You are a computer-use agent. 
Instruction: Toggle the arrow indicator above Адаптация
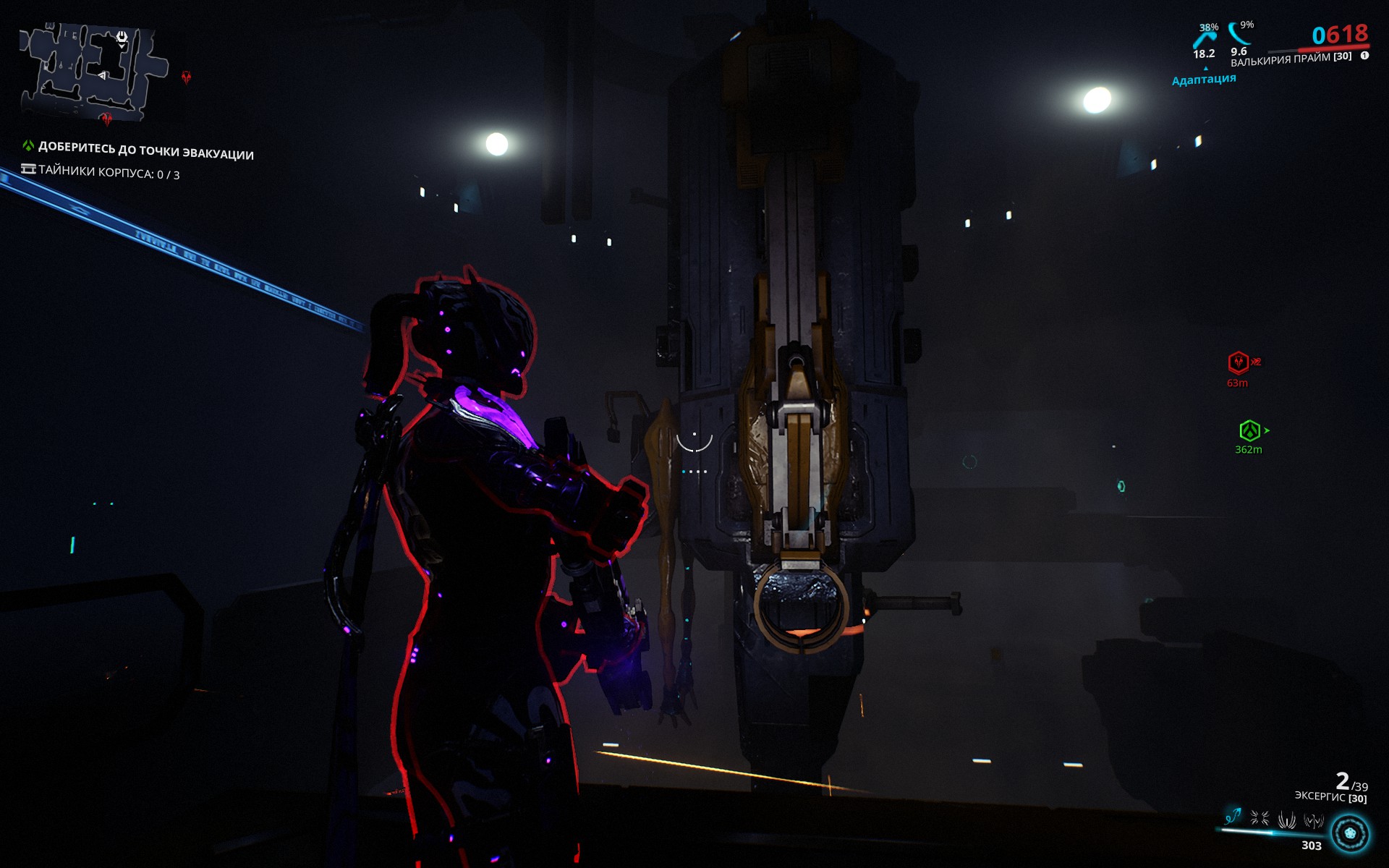tap(1206, 69)
